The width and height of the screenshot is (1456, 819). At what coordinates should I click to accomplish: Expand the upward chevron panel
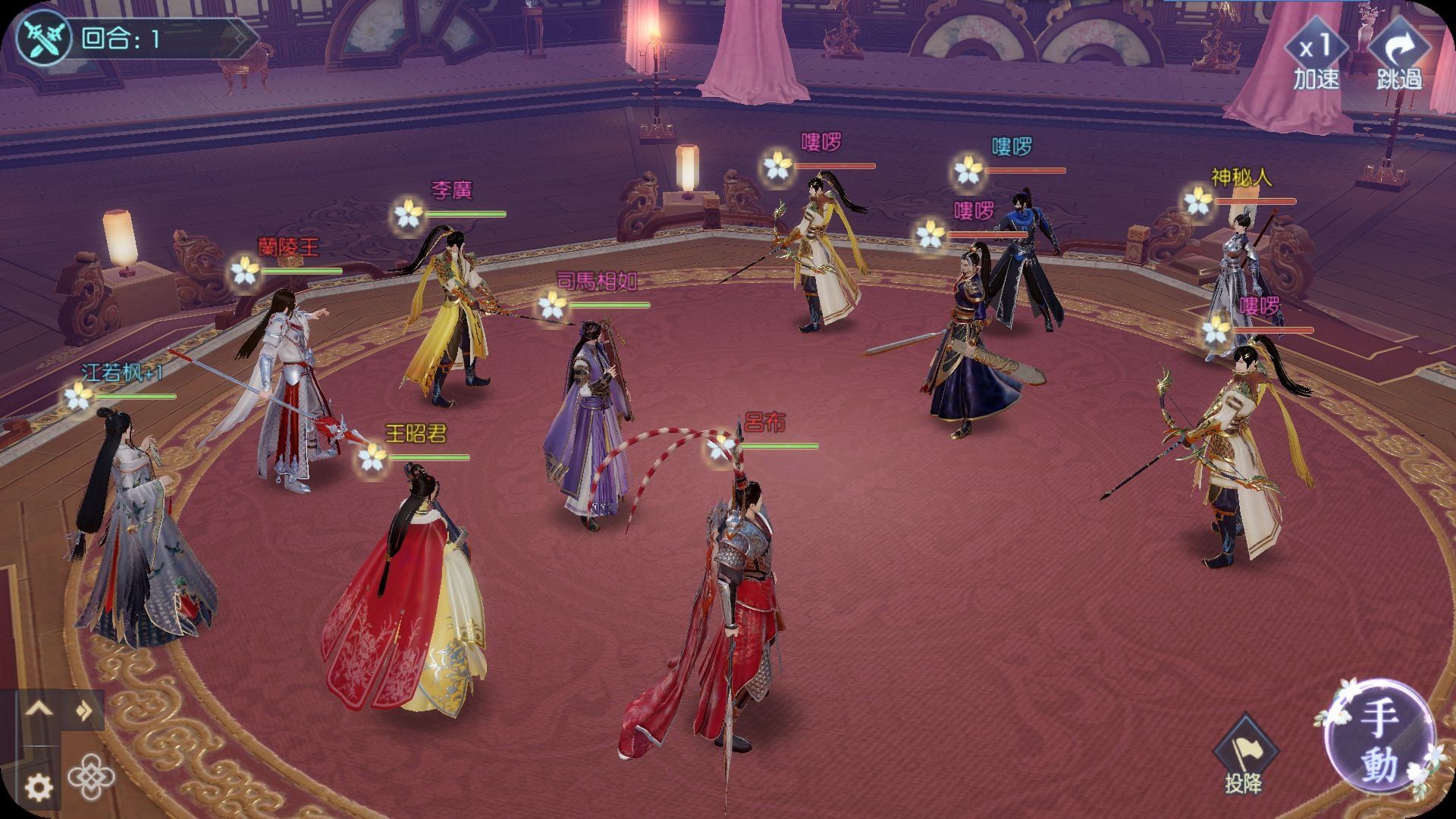[x=39, y=709]
